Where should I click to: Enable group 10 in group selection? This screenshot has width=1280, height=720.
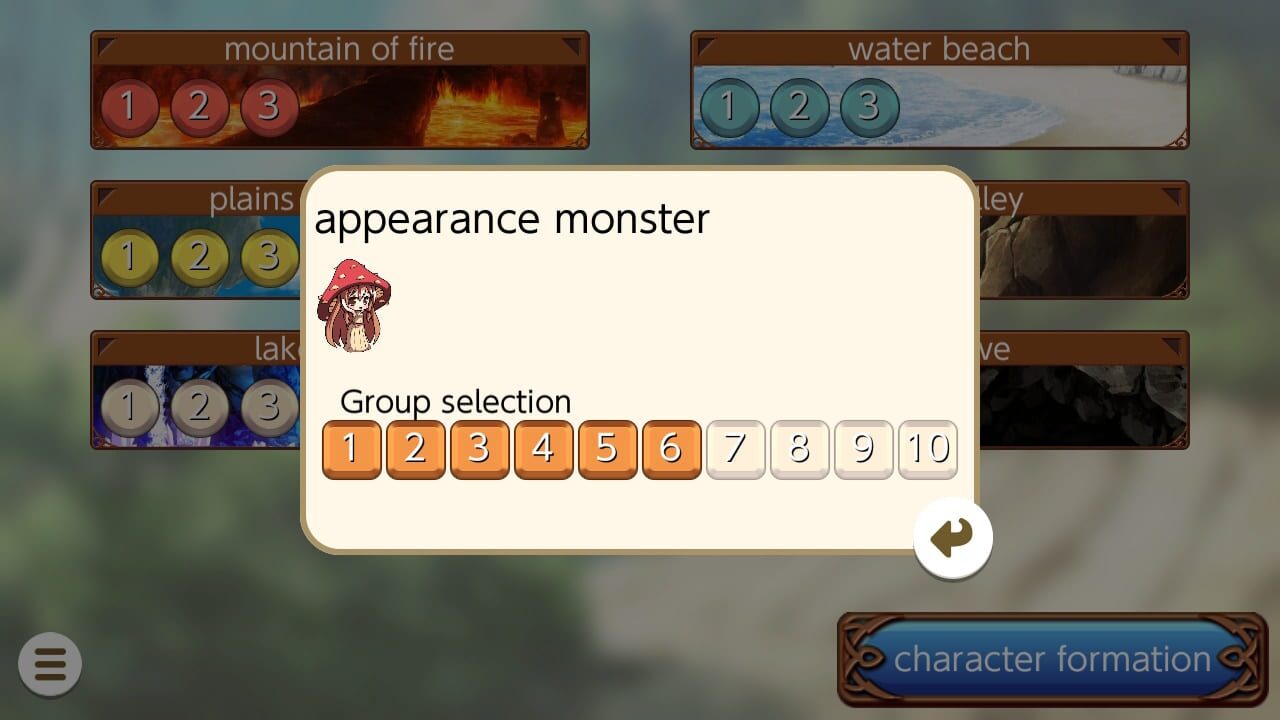pos(927,450)
